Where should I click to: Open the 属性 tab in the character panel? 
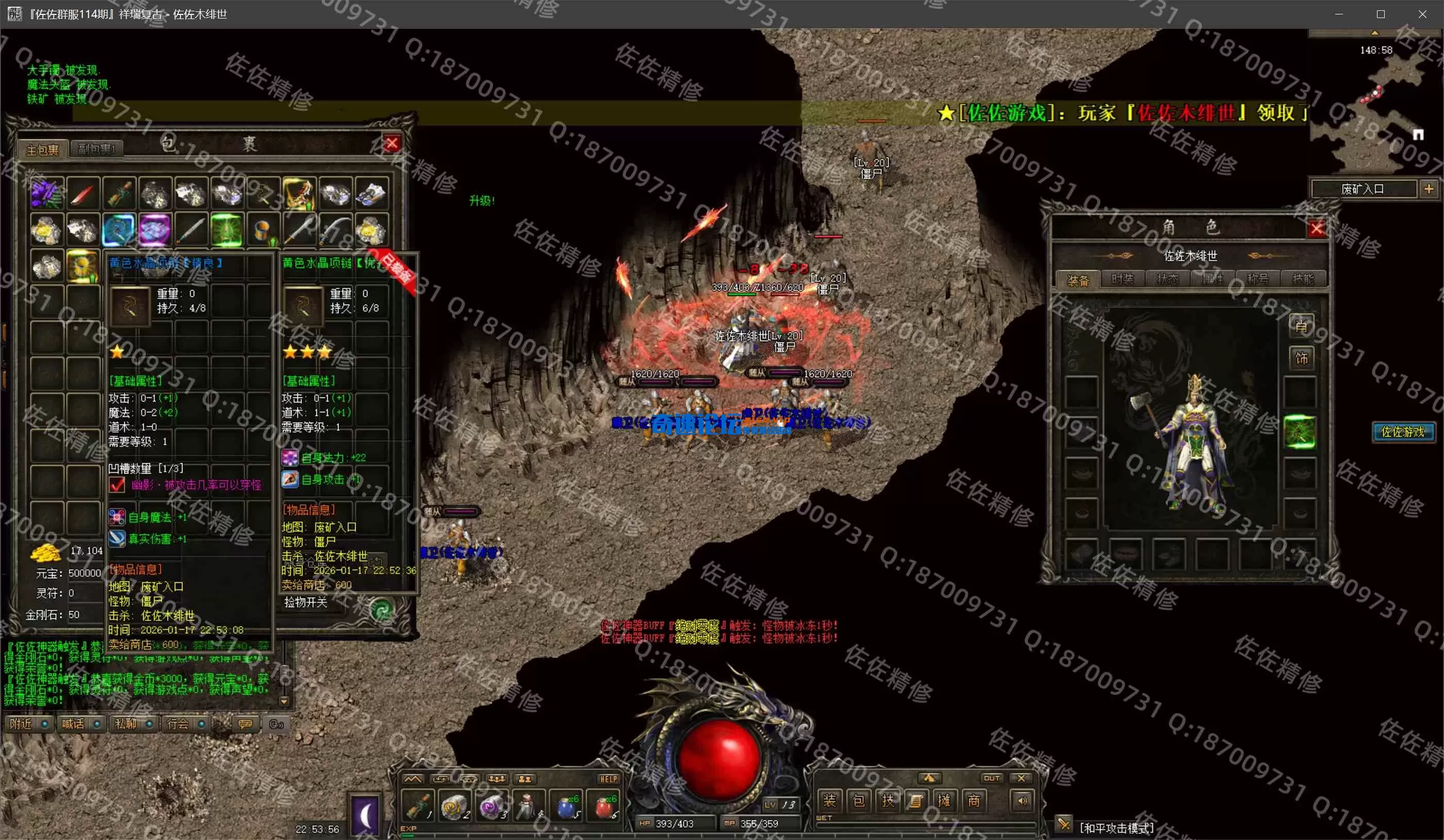tap(1213, 278)
